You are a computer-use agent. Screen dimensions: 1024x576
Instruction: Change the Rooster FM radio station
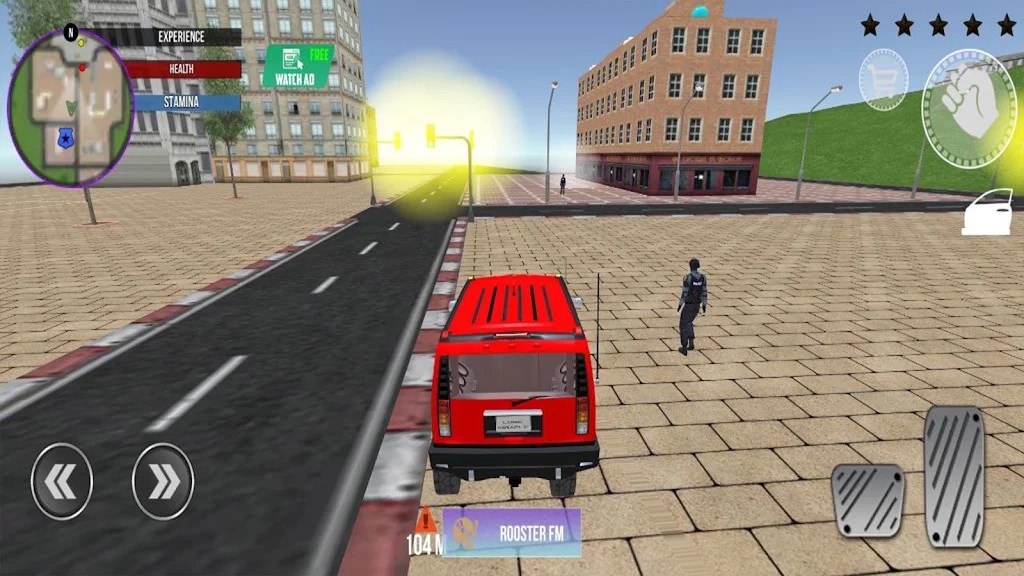tap(512, 533)
